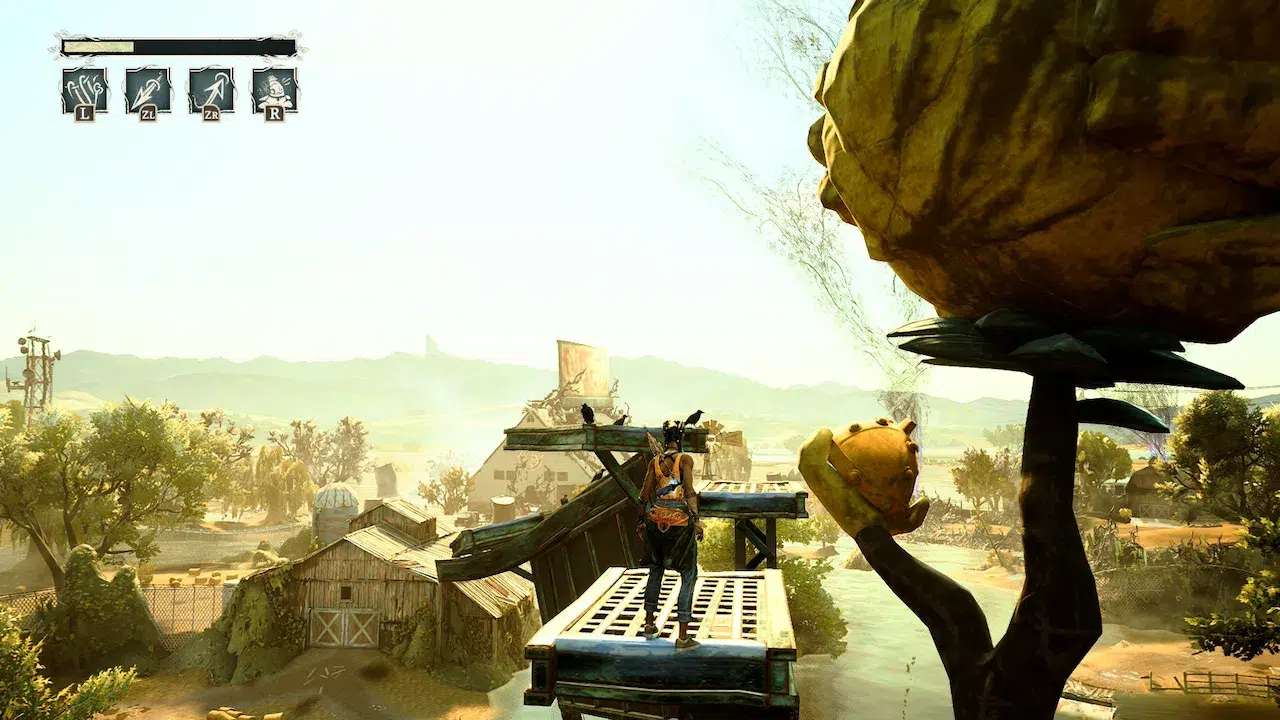Use the upward-pointing arrow ability

pos(211,90)
